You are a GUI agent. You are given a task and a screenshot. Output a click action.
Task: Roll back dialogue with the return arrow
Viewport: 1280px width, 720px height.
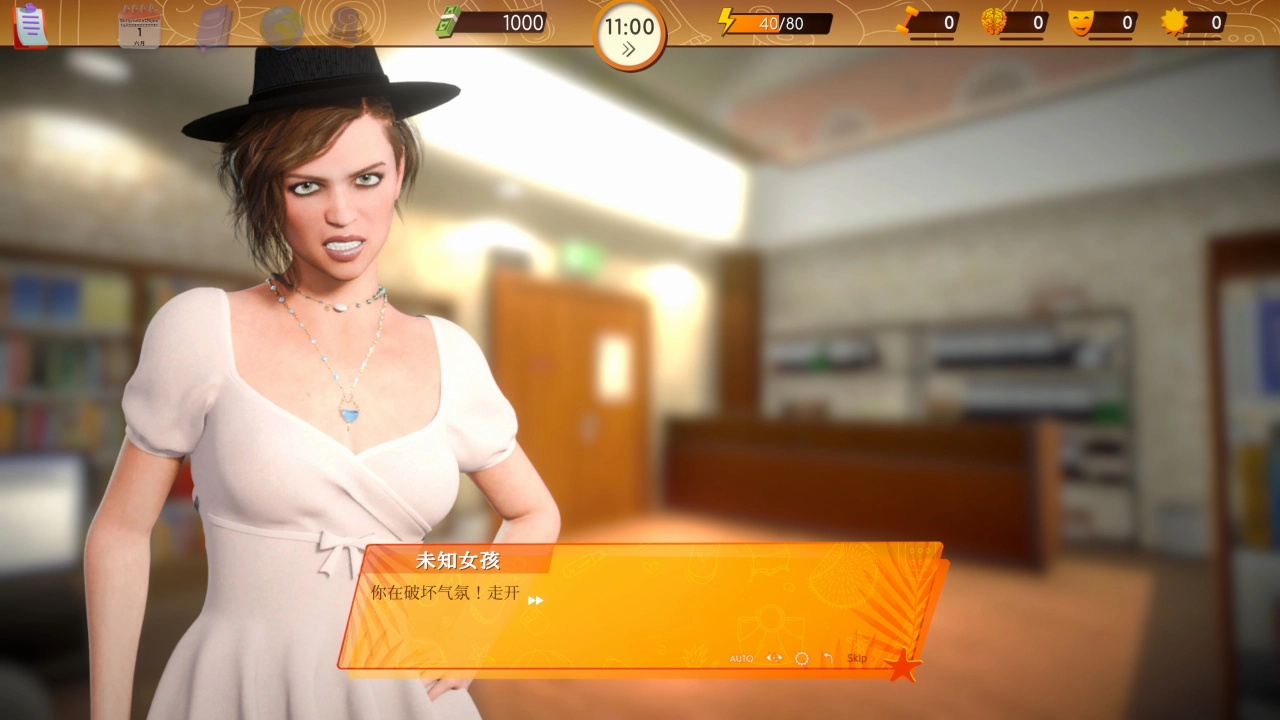coord(828,658)
